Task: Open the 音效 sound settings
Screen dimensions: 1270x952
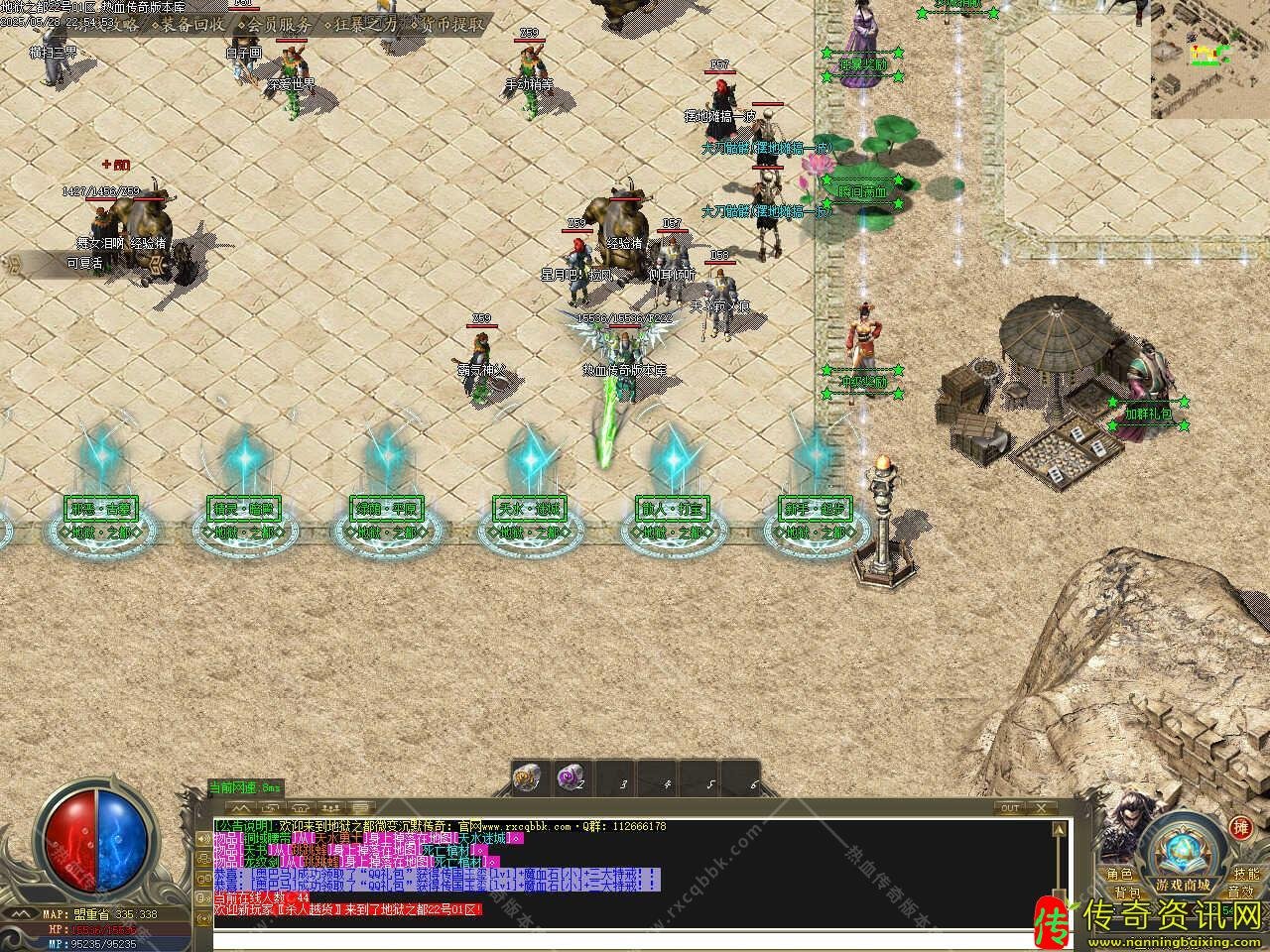Action: coord(1240,892)
